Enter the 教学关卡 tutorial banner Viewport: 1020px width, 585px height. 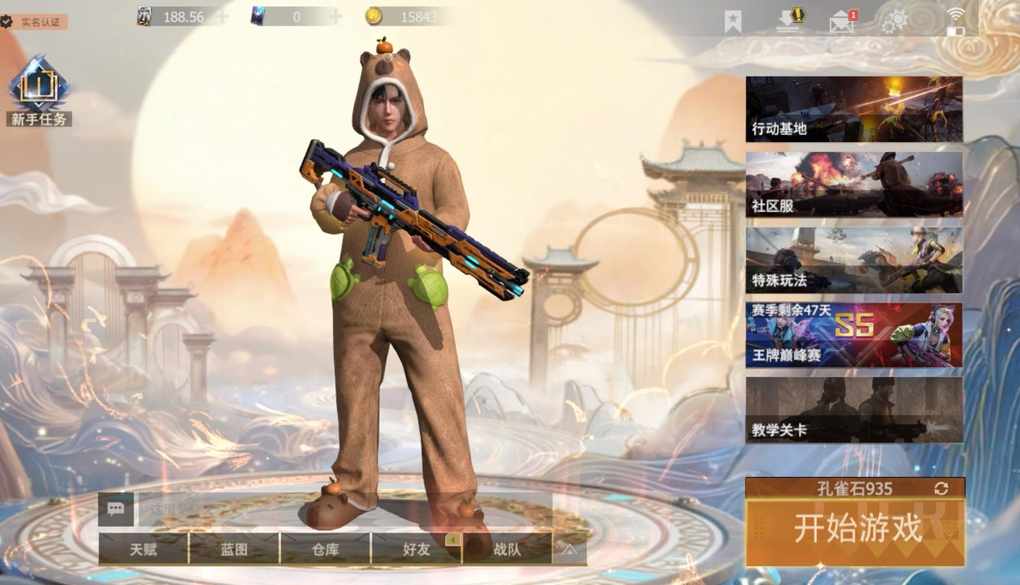[854, 410]
